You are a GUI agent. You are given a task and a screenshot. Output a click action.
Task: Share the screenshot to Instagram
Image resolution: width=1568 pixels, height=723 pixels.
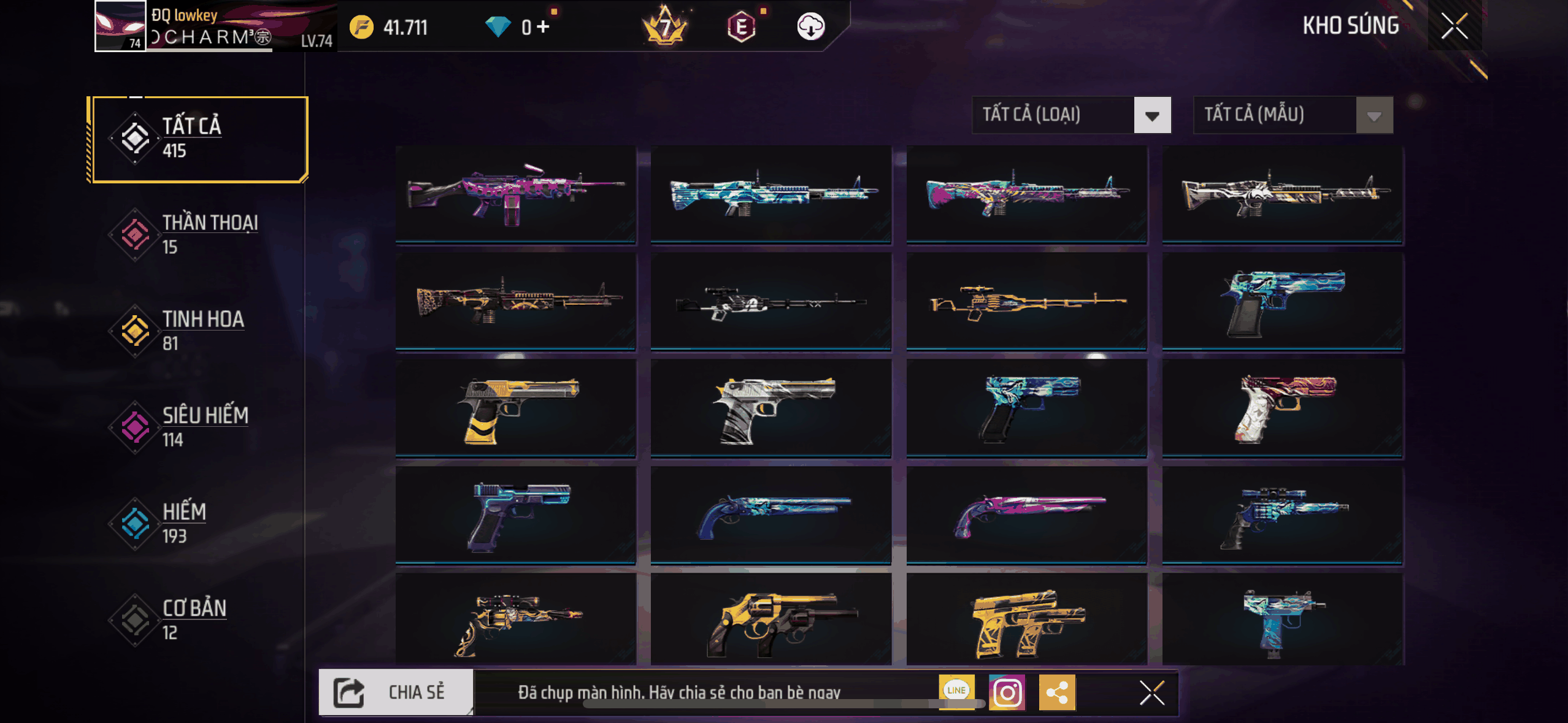pyautogui.click(x=1007, y=693)
